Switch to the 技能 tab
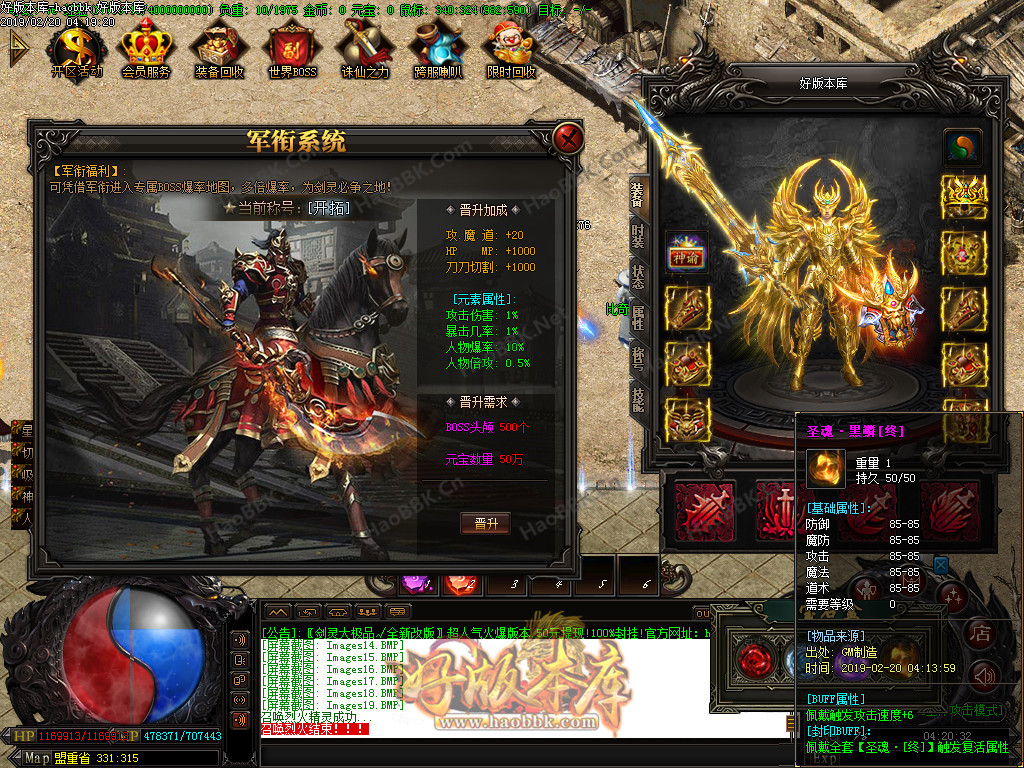Screen dimensions: 1024x768 [x=638, y=399]
